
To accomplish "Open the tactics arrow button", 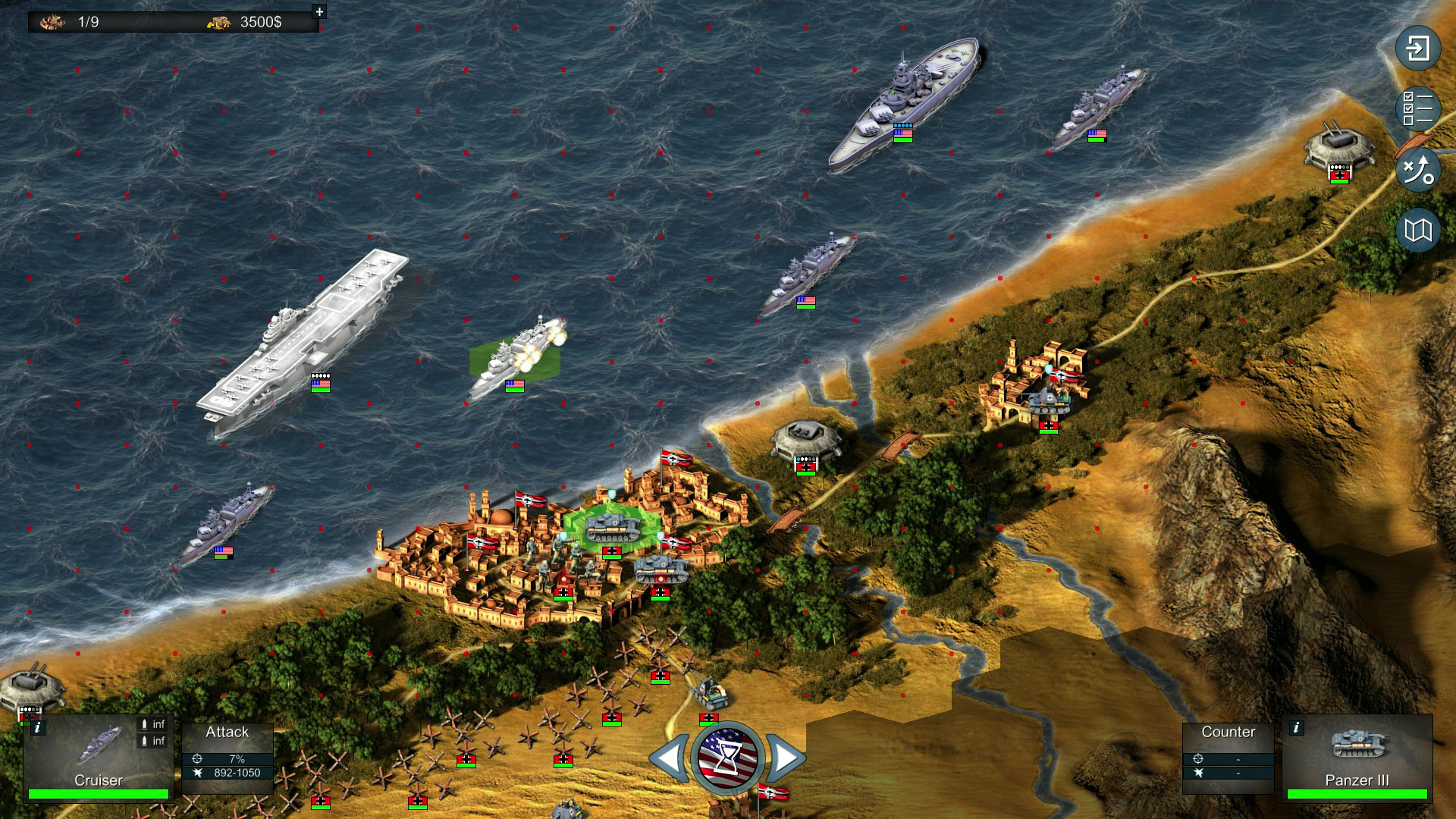I will pos(1417,169).
